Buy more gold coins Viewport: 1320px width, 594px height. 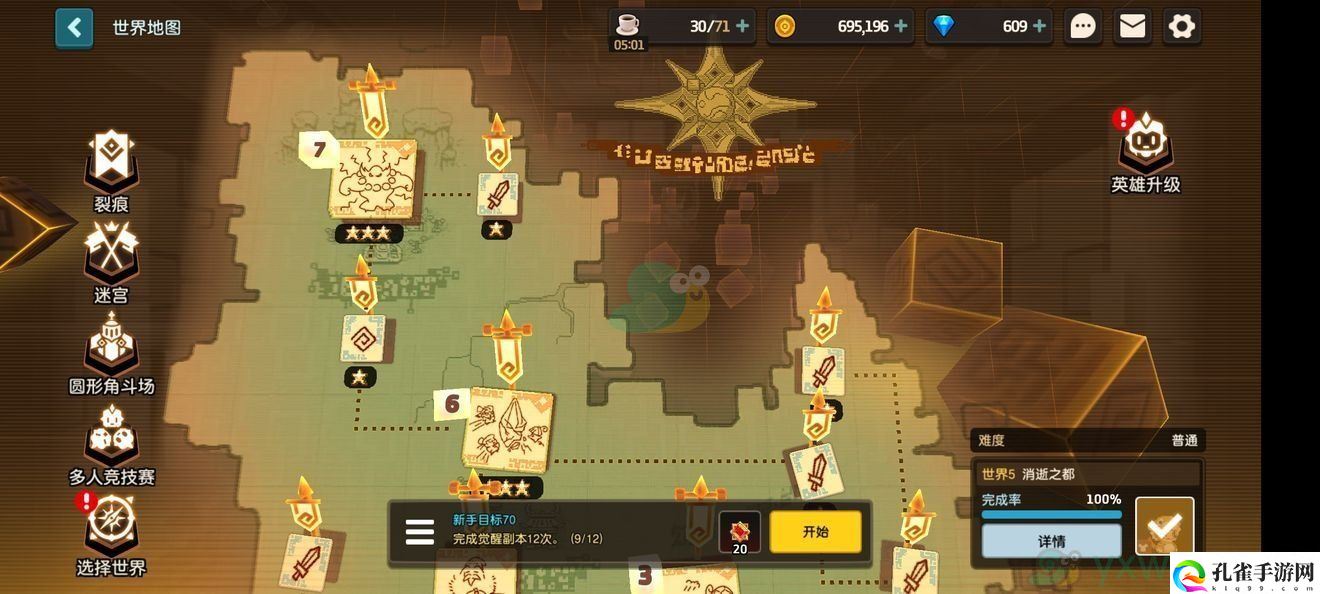coord(901,26)
